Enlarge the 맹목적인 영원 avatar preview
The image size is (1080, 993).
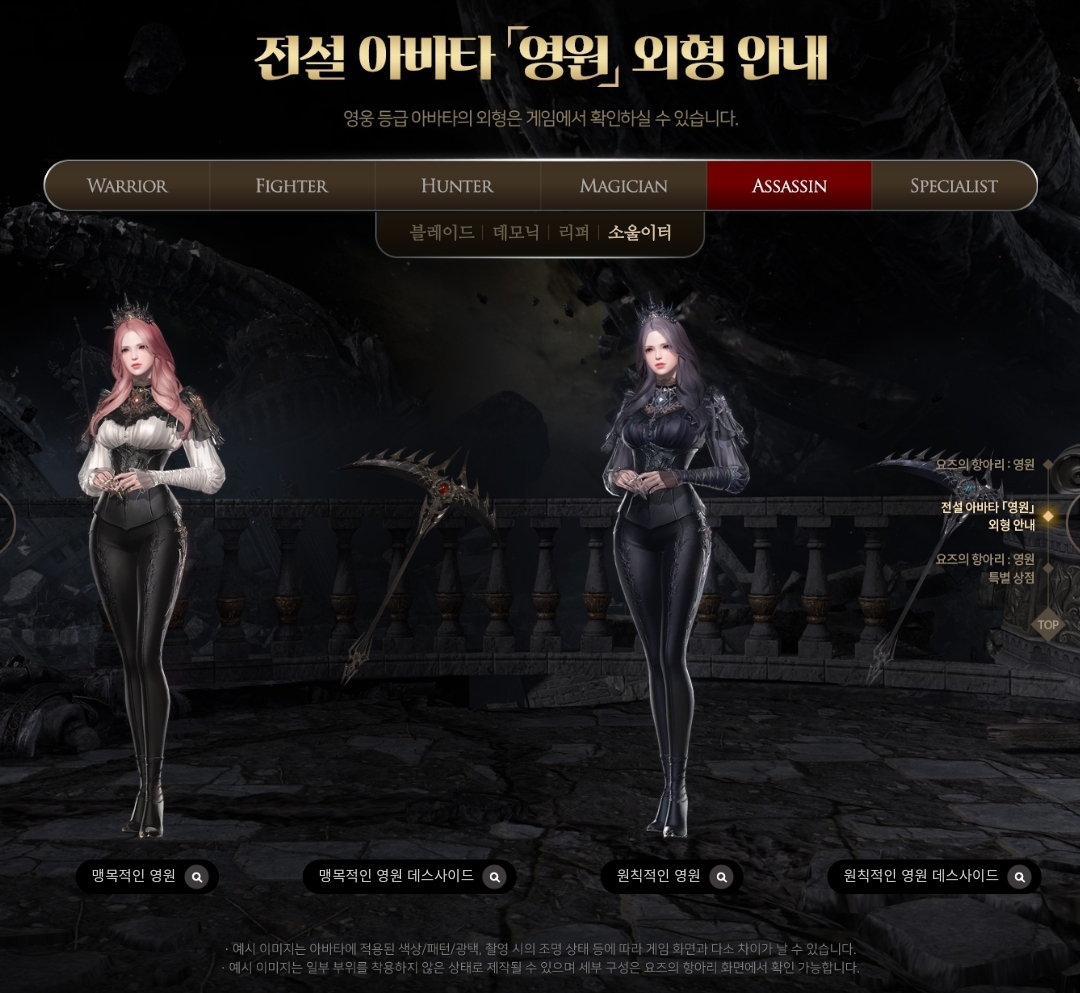197,877
